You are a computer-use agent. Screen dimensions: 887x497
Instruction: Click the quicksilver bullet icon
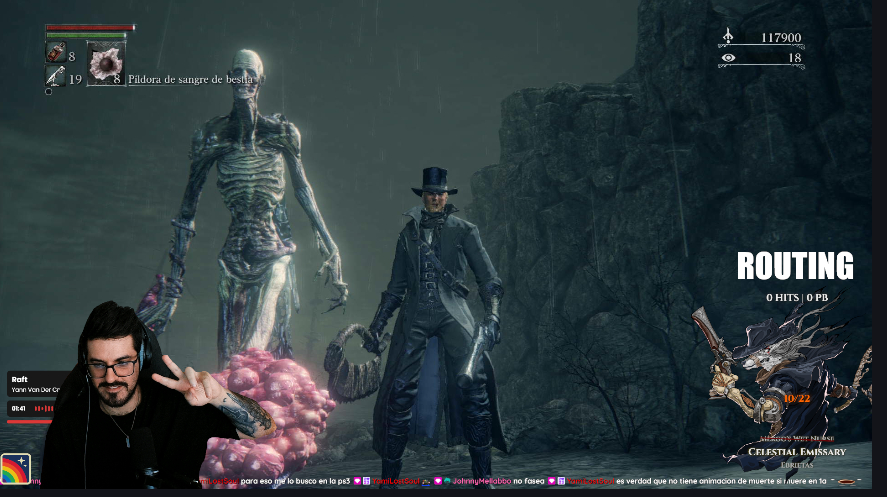[x=55, y=76]
